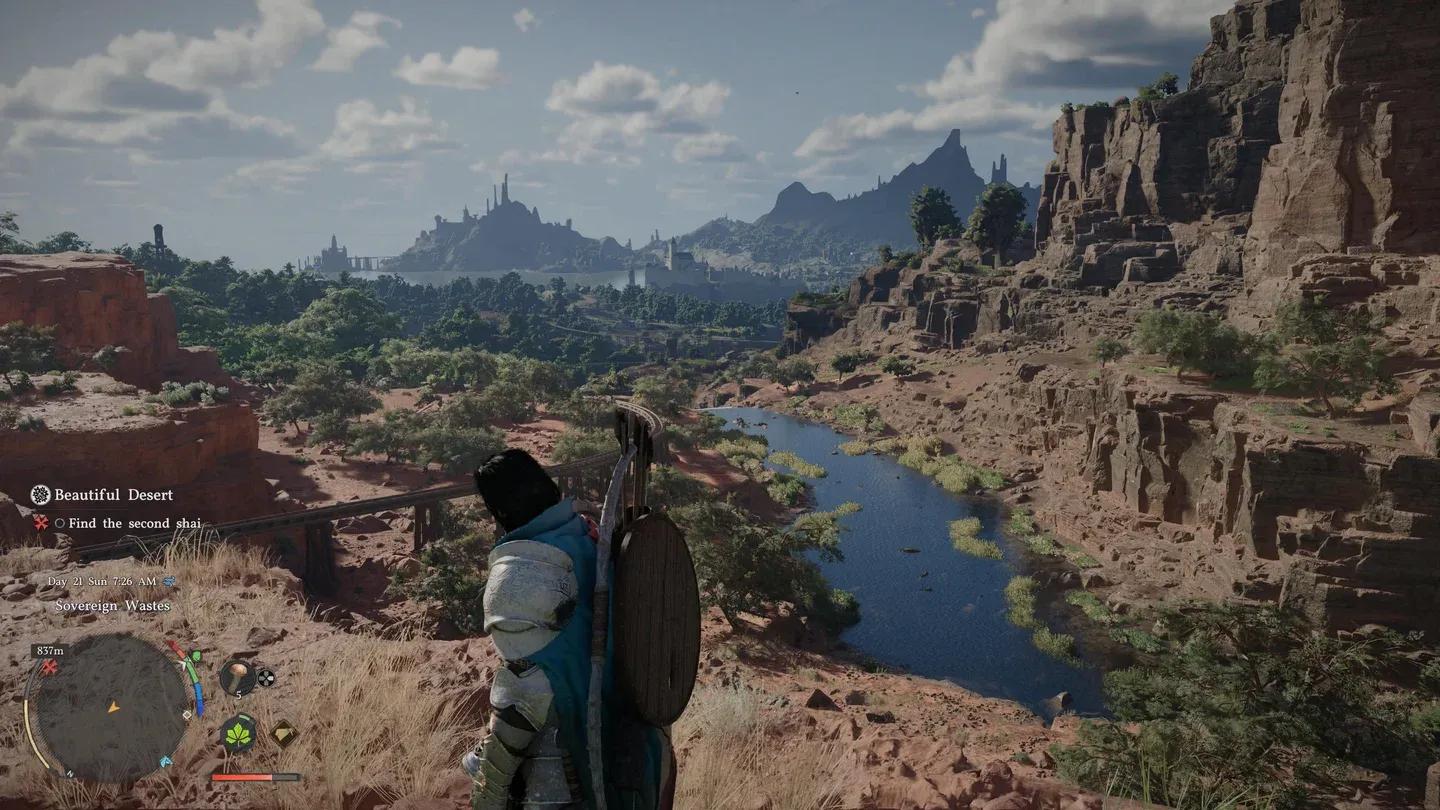This screenshot has height=810, width=1440.
Task: Toggle the objective circle beside Find the second shai
Action: click(61, 523)
